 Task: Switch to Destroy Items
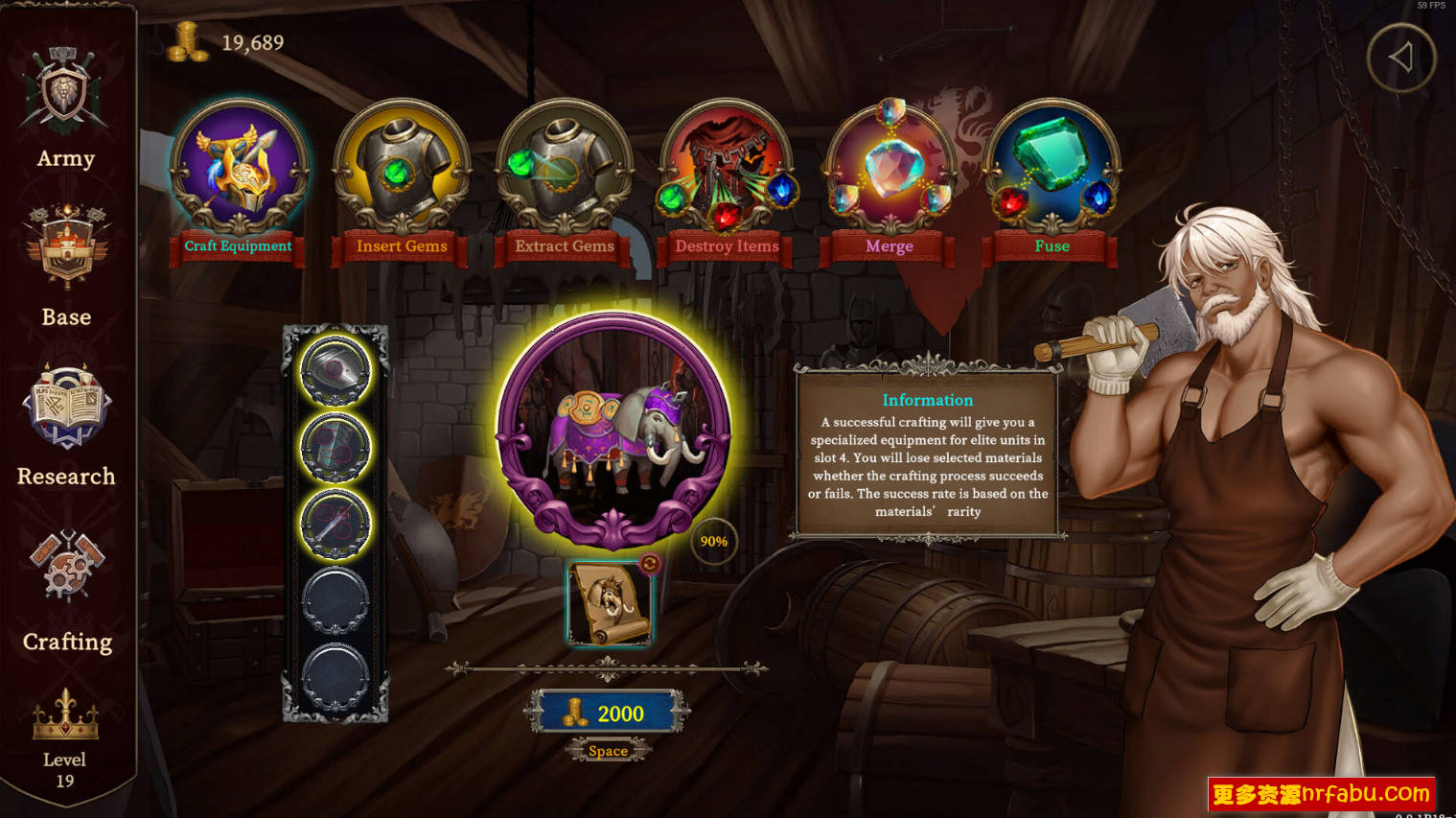(727, 171)
